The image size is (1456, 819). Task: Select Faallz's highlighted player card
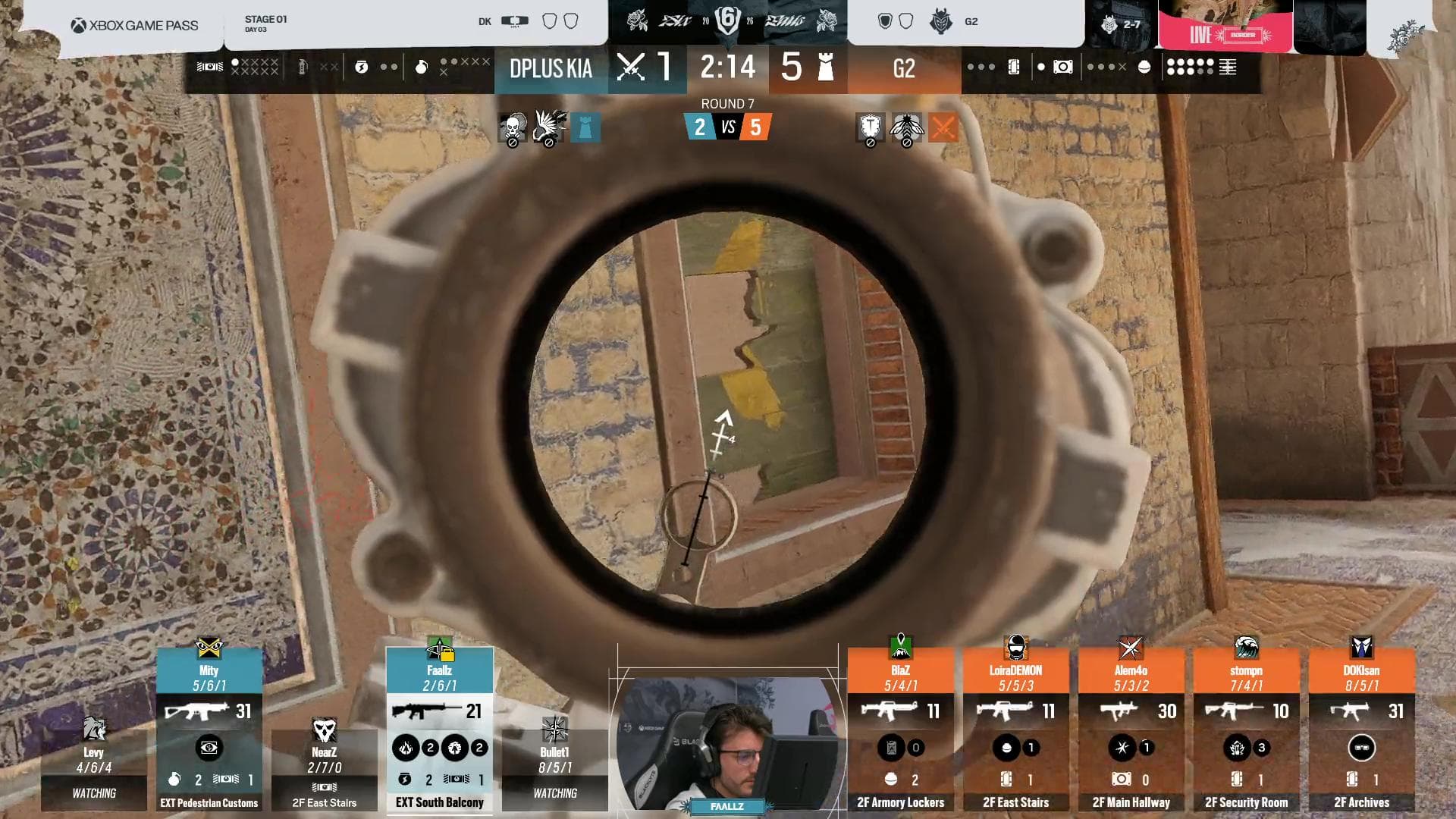click(x=439, y=730)
